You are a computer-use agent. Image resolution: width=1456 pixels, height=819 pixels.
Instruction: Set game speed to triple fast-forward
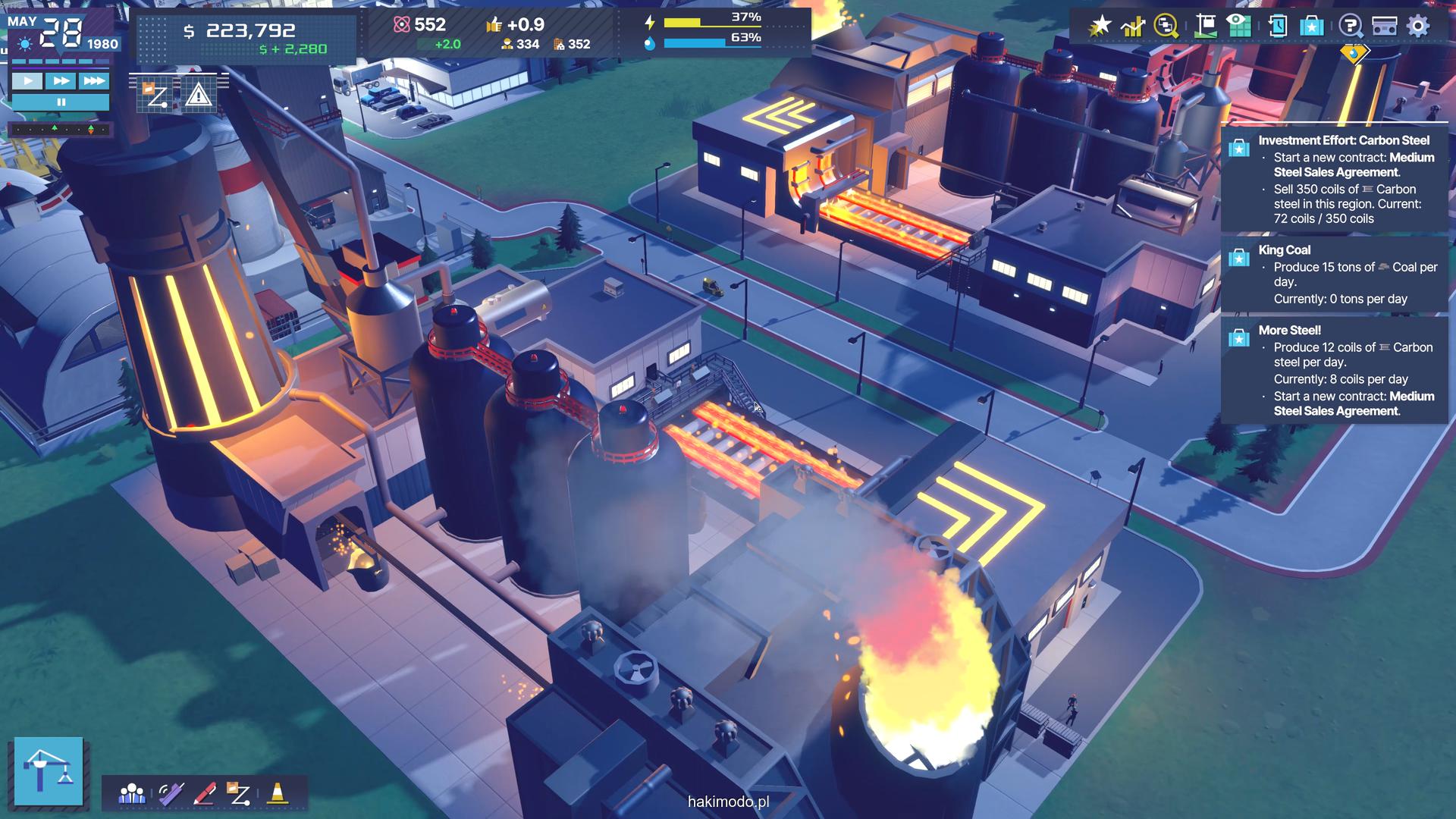tap(94, 80)
